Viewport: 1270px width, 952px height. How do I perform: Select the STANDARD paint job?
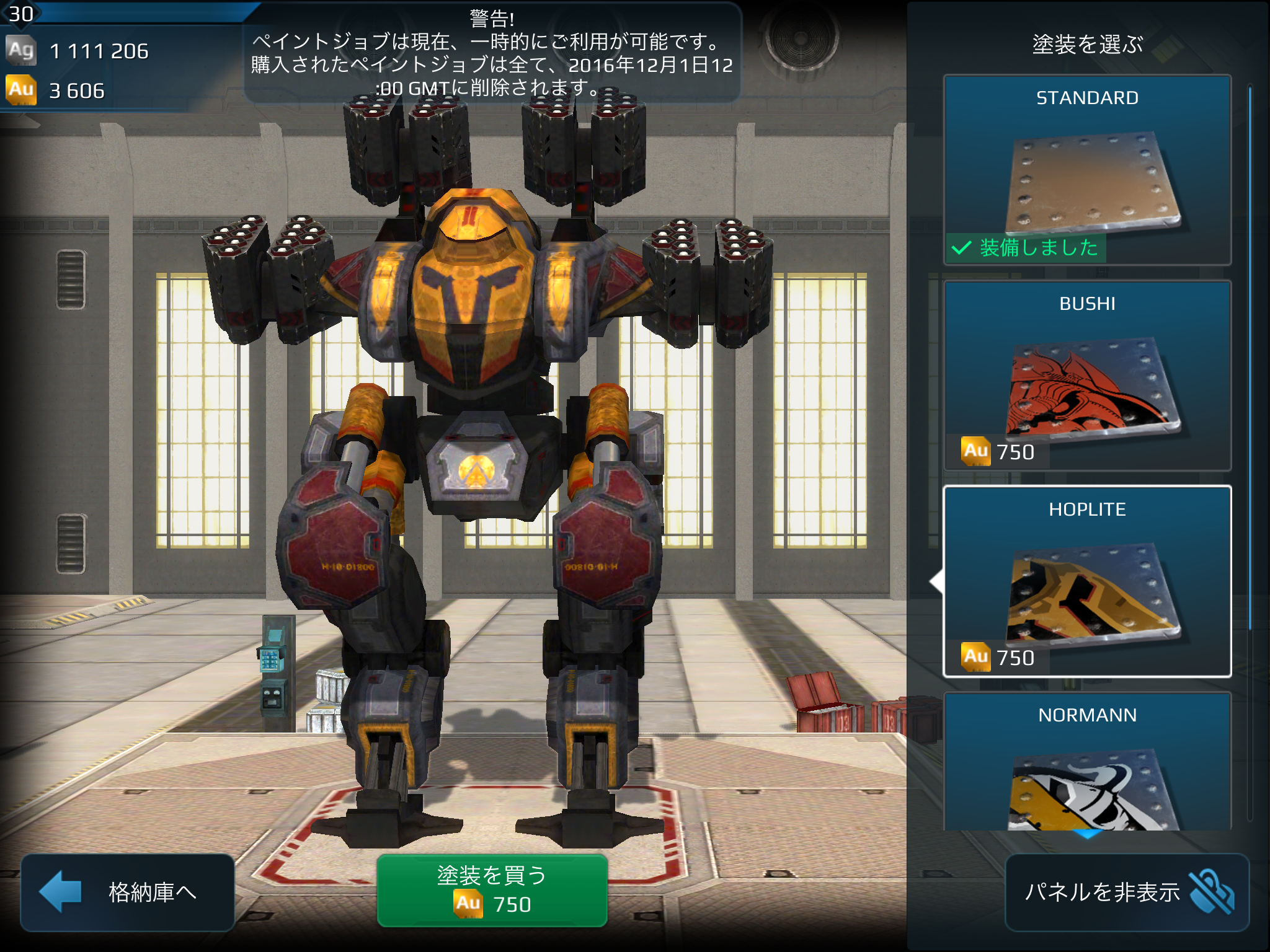point(1087,170)
